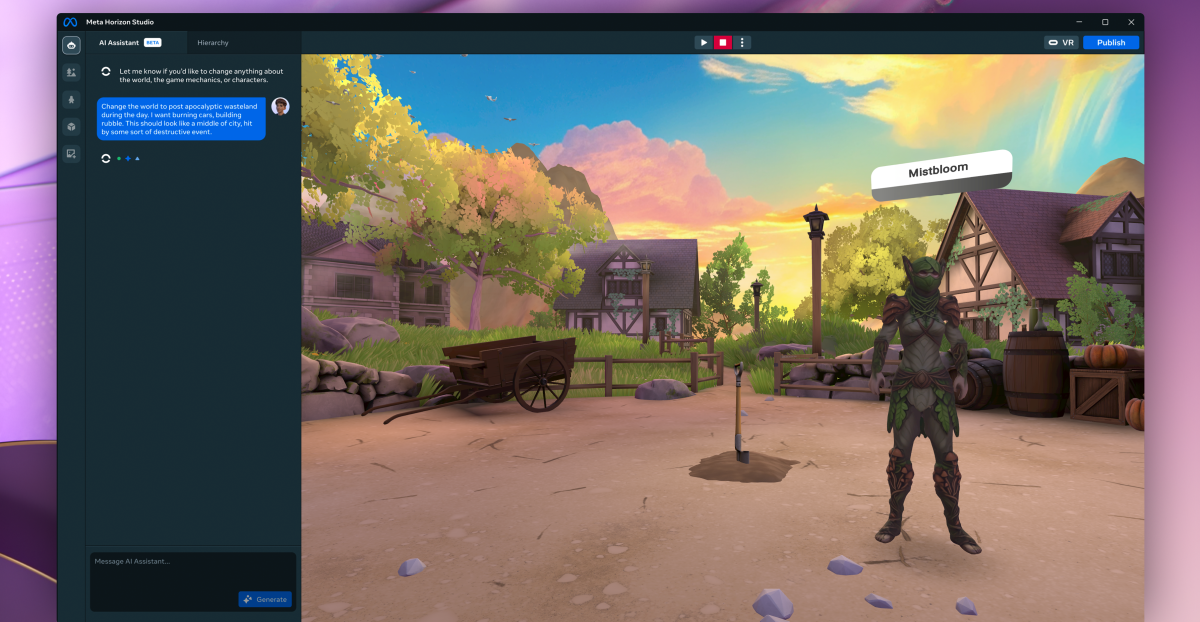Viewport: 1200px width, 622px height.
Task: Switch to the Hierarchy tab
Action: click(212, 43)
